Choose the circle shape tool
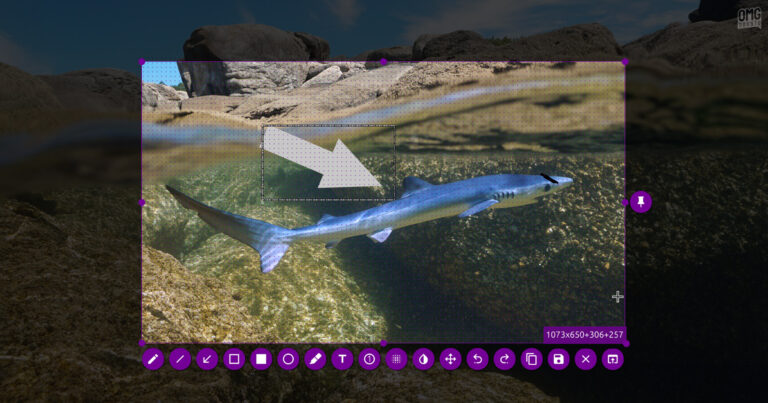Viewport: 768px width, 403px height. 289,359
